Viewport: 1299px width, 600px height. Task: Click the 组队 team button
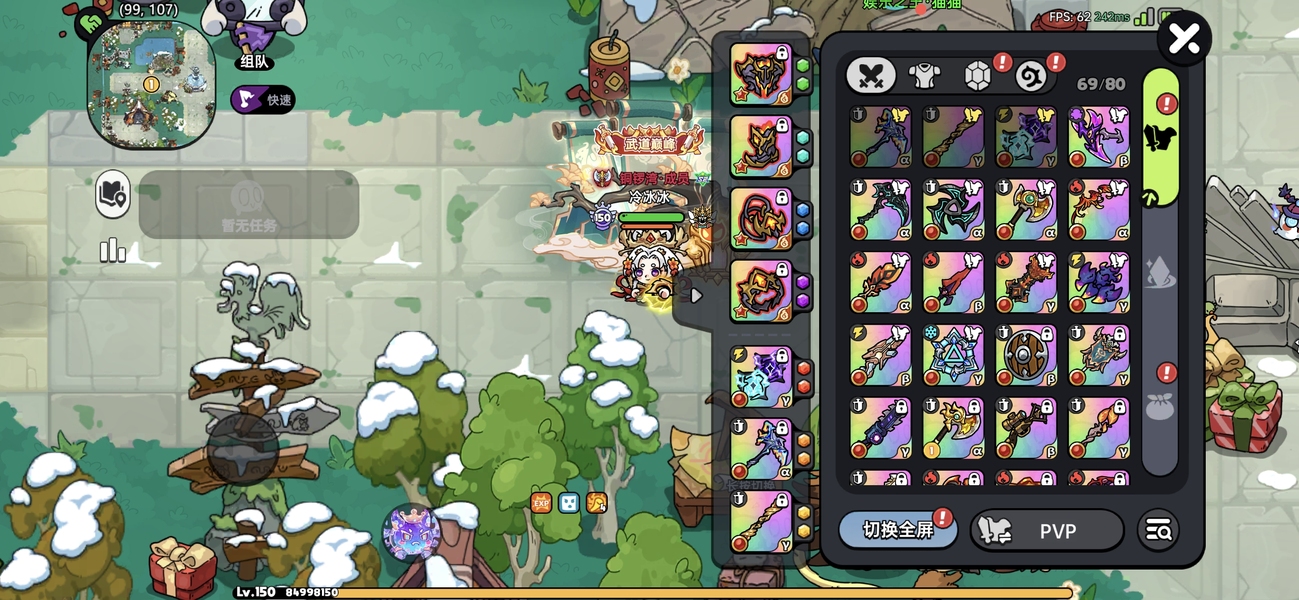(253, 61)
